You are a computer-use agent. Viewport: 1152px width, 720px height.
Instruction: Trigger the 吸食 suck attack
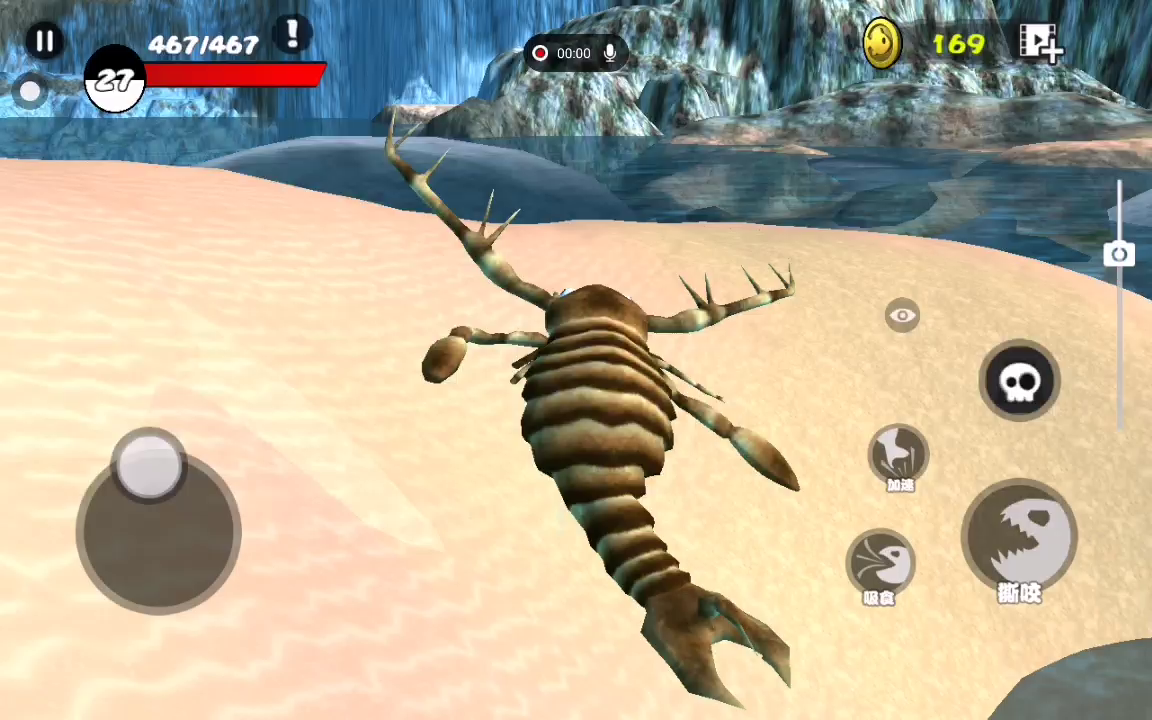(880, 563)
